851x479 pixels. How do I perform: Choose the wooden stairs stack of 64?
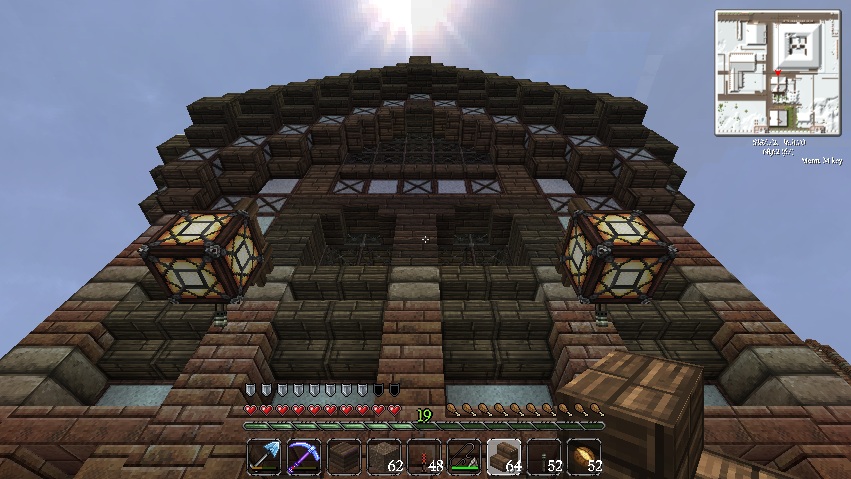[x=503, y=457]
